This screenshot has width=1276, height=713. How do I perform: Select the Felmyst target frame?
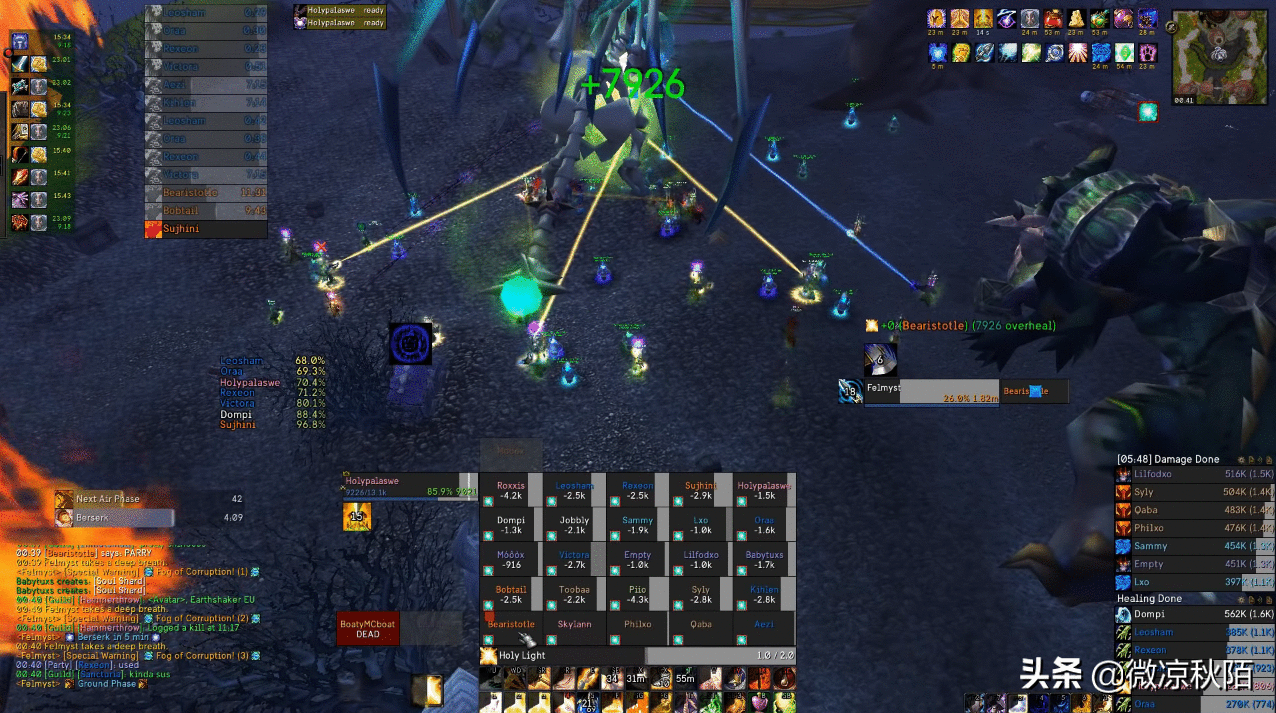(930, 392)
